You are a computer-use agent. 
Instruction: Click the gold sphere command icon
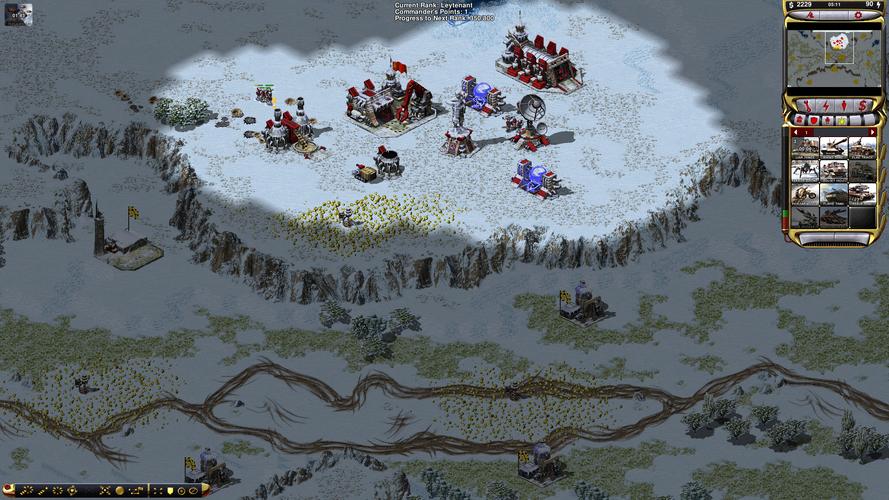(x=119, y=491)
